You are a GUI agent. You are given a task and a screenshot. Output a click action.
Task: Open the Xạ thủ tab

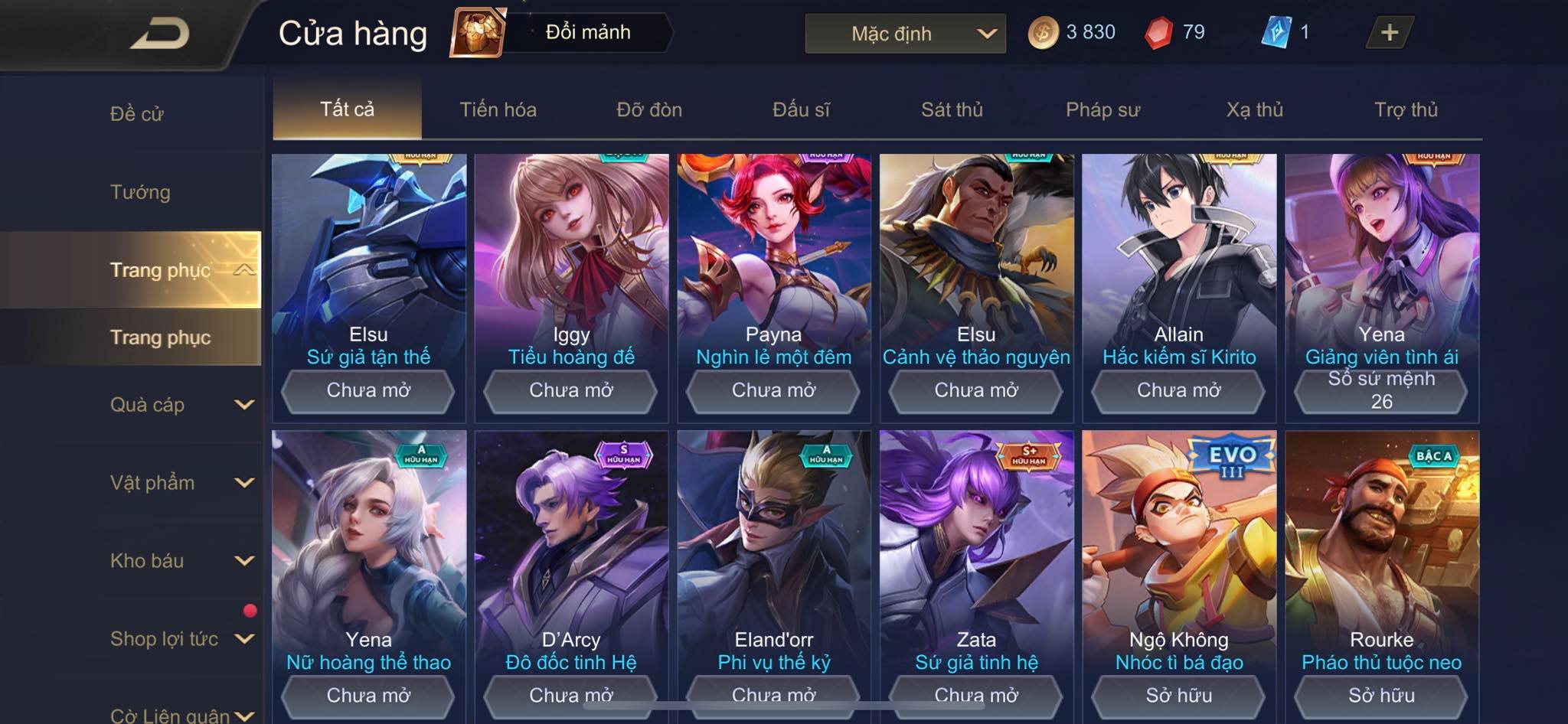[x=1254, y=109]
